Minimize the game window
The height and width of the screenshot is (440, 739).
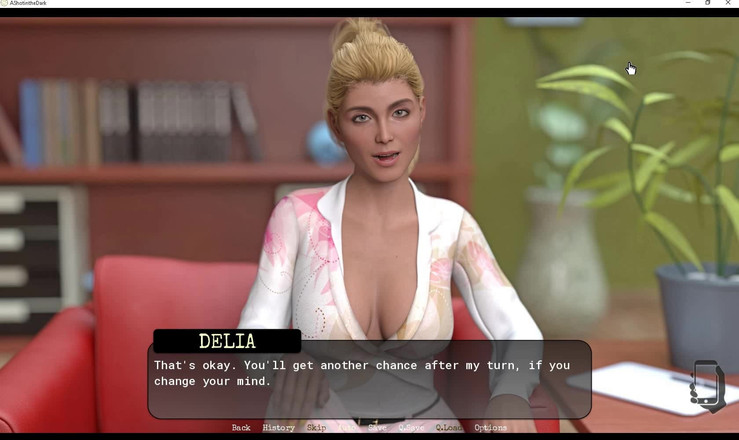coord(688,3)
